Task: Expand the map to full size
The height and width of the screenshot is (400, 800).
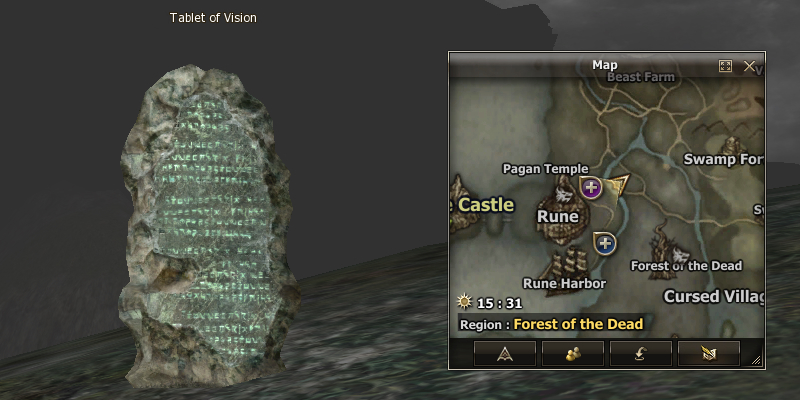Action: tap(726, 66)
